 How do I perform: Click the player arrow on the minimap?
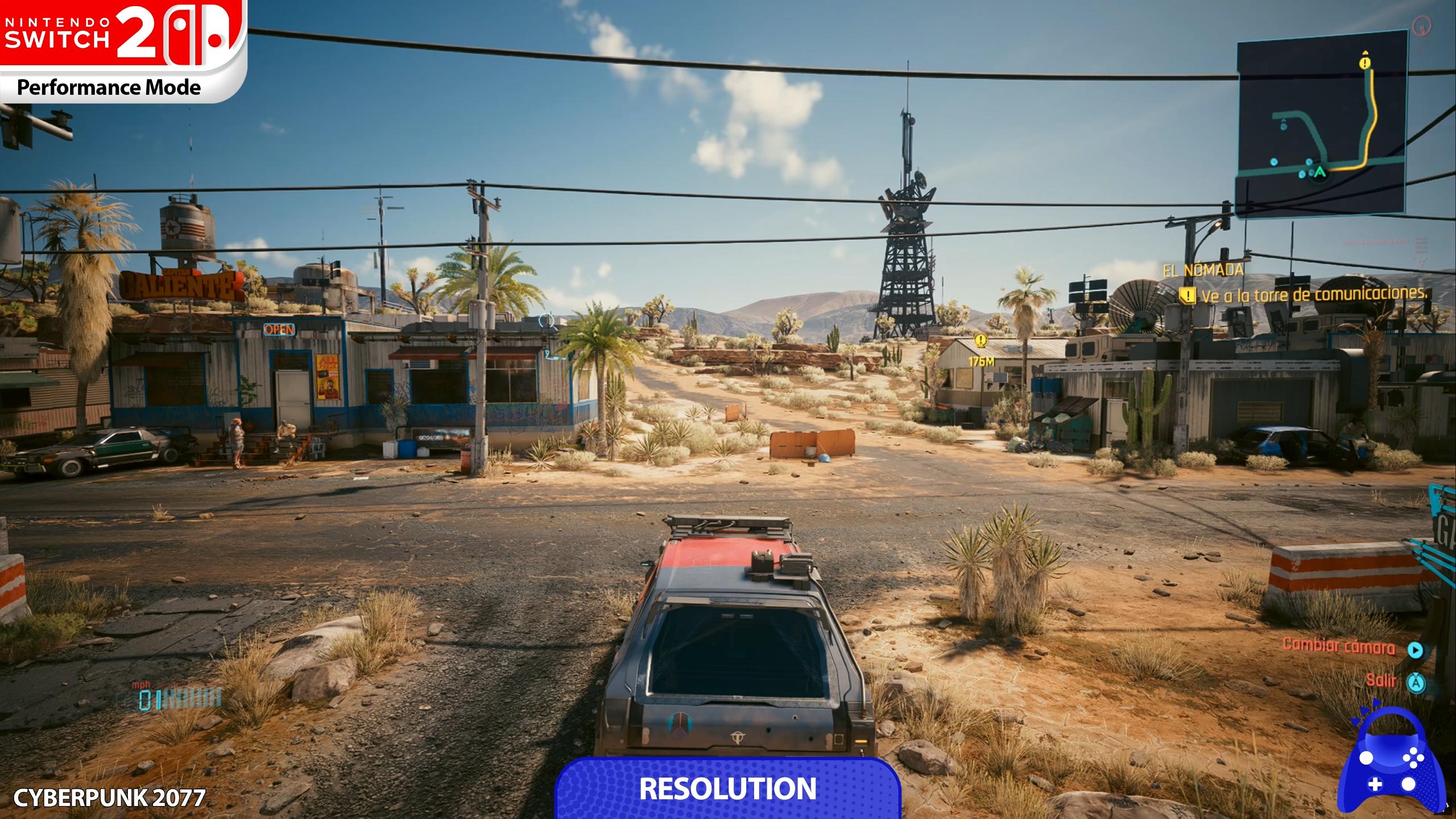click(x=1320, y=171)
